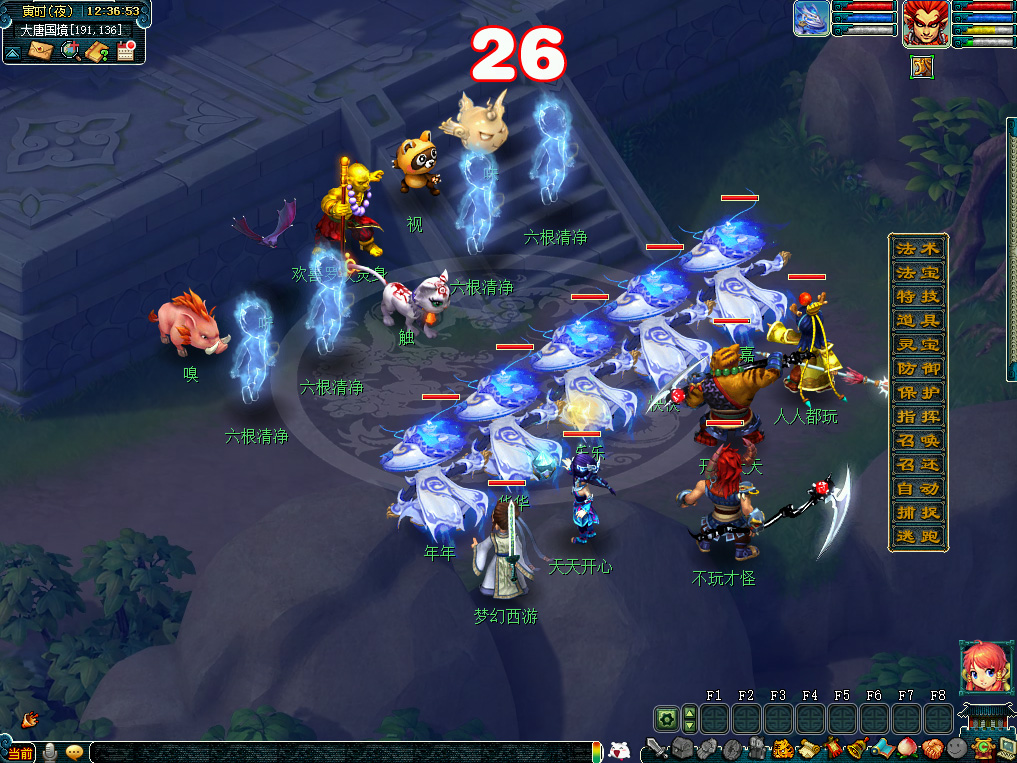Click the red-haired character portrait
This screenshot has height=763, width=1017.
(925, 24)
